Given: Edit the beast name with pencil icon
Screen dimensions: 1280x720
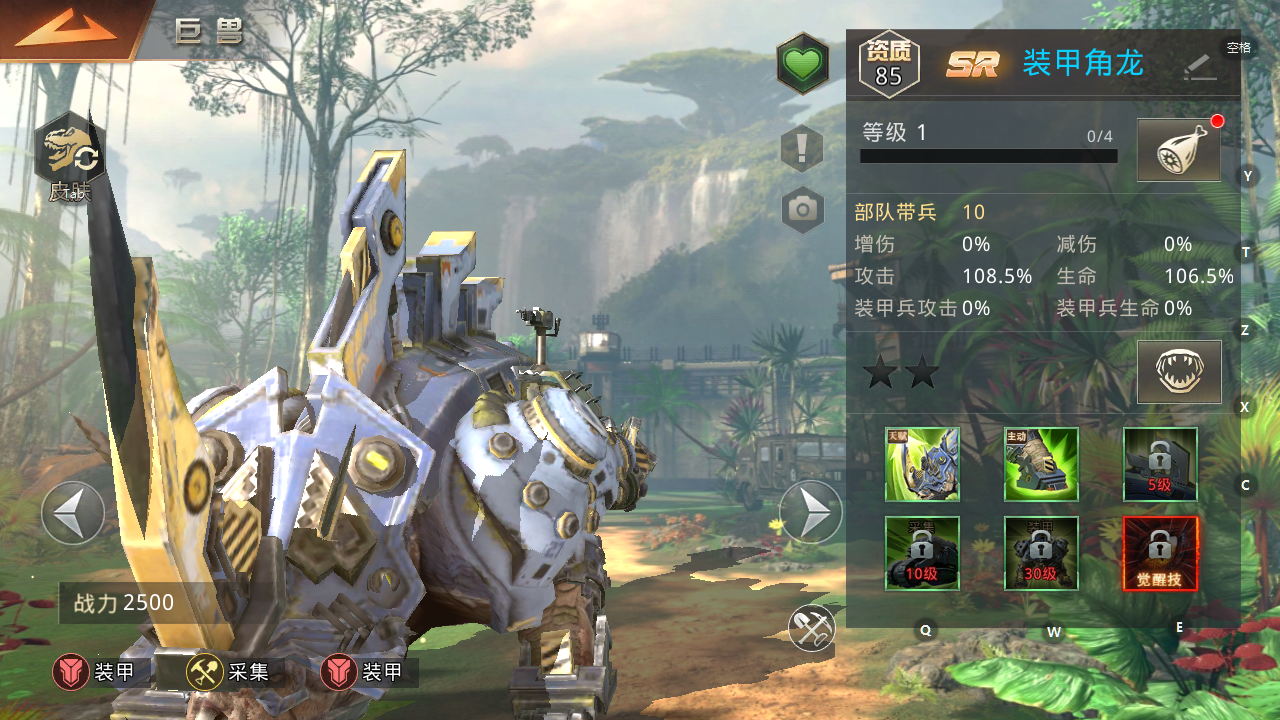Looking at the screenshot, I should [1199, 66].
